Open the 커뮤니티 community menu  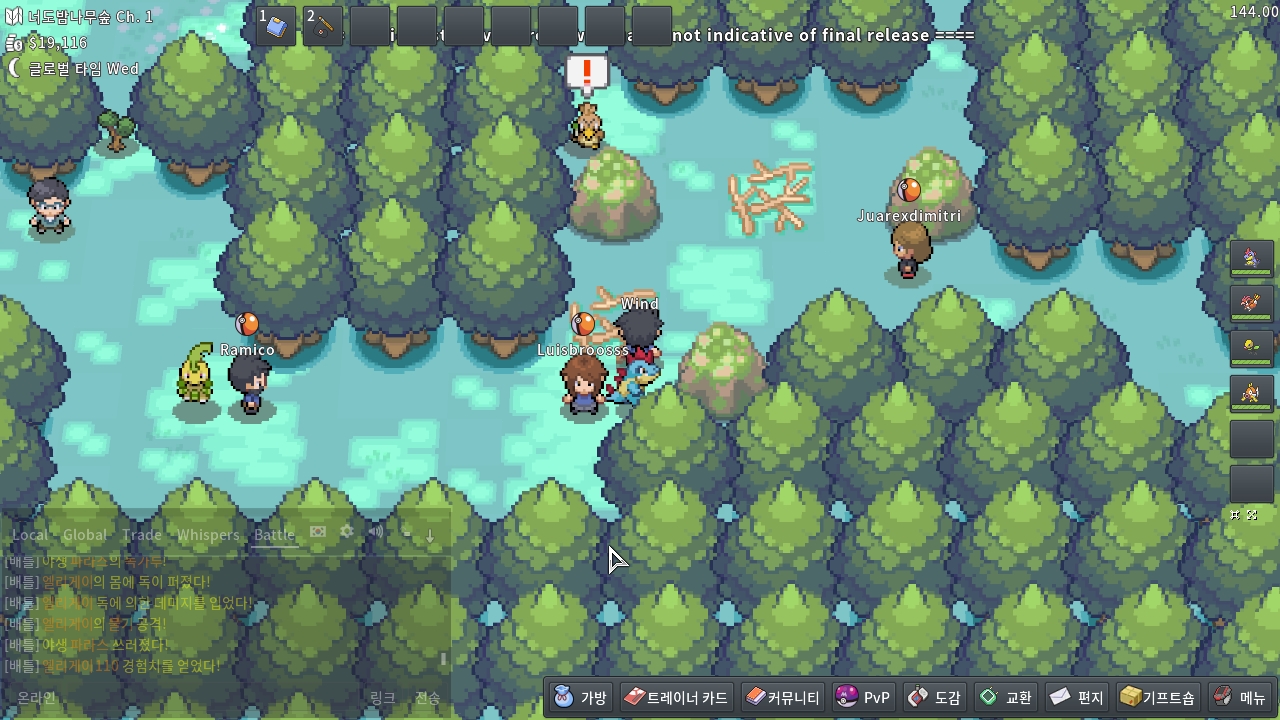click(783, 697)
